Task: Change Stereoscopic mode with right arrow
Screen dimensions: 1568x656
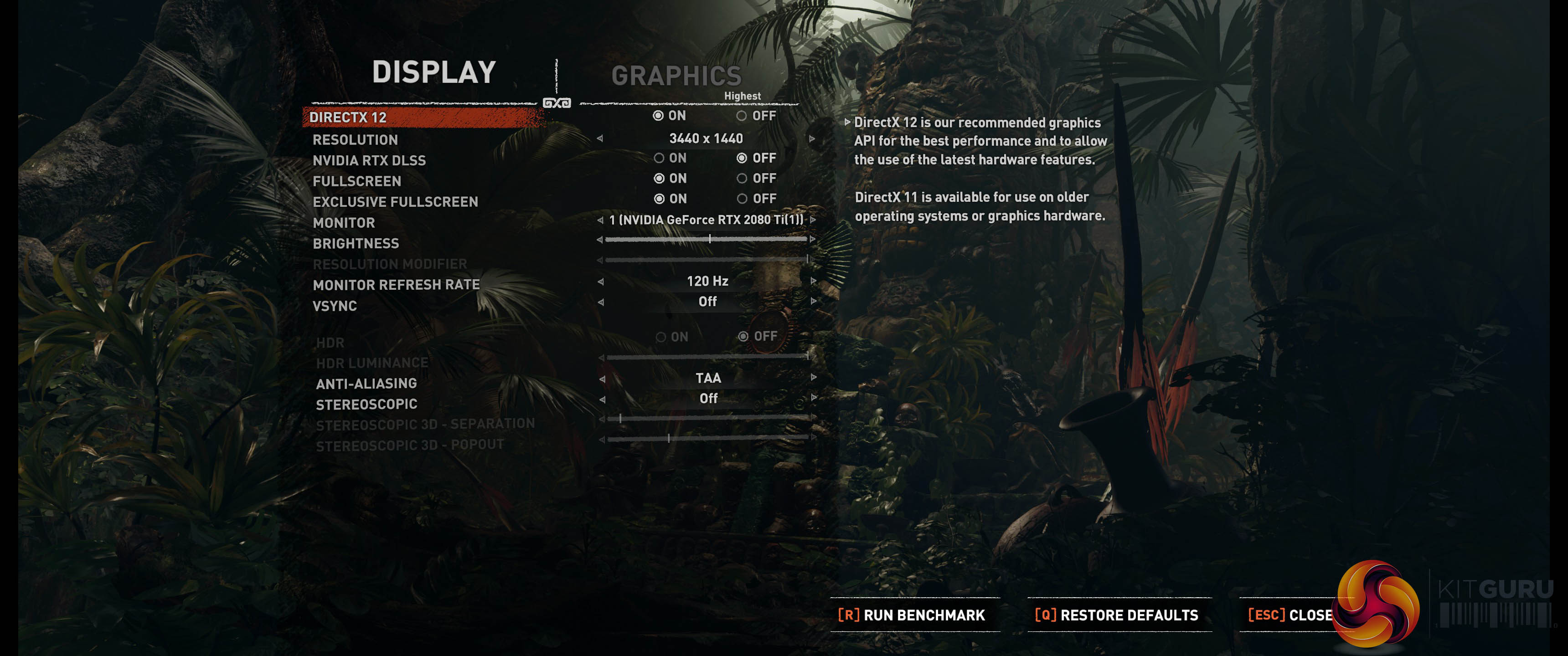Action: point(814,398)
